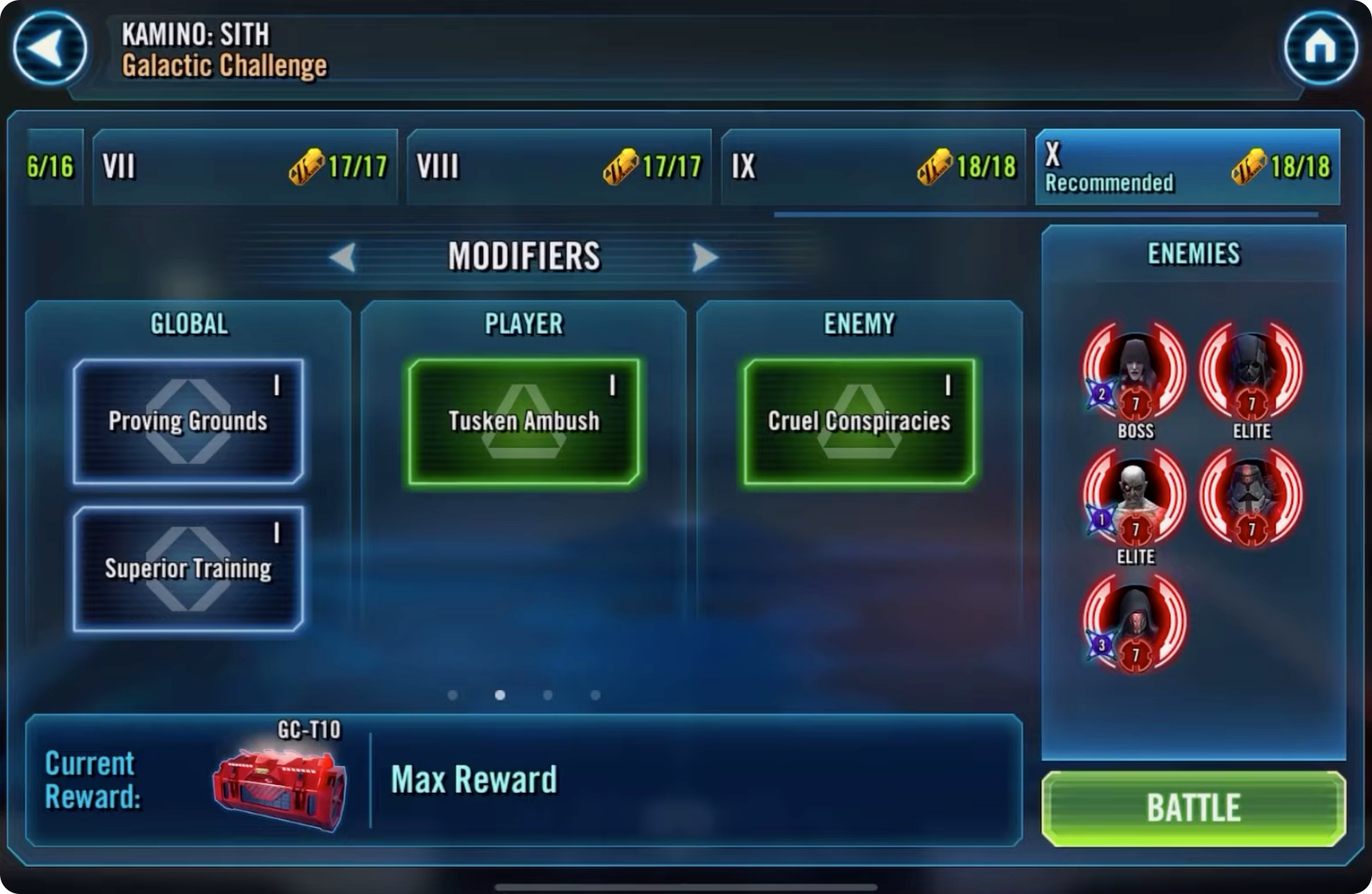This screenshot has height=894, width=1372.
Task: Switch to tier VII tab
Action: (x=245, y=167)
